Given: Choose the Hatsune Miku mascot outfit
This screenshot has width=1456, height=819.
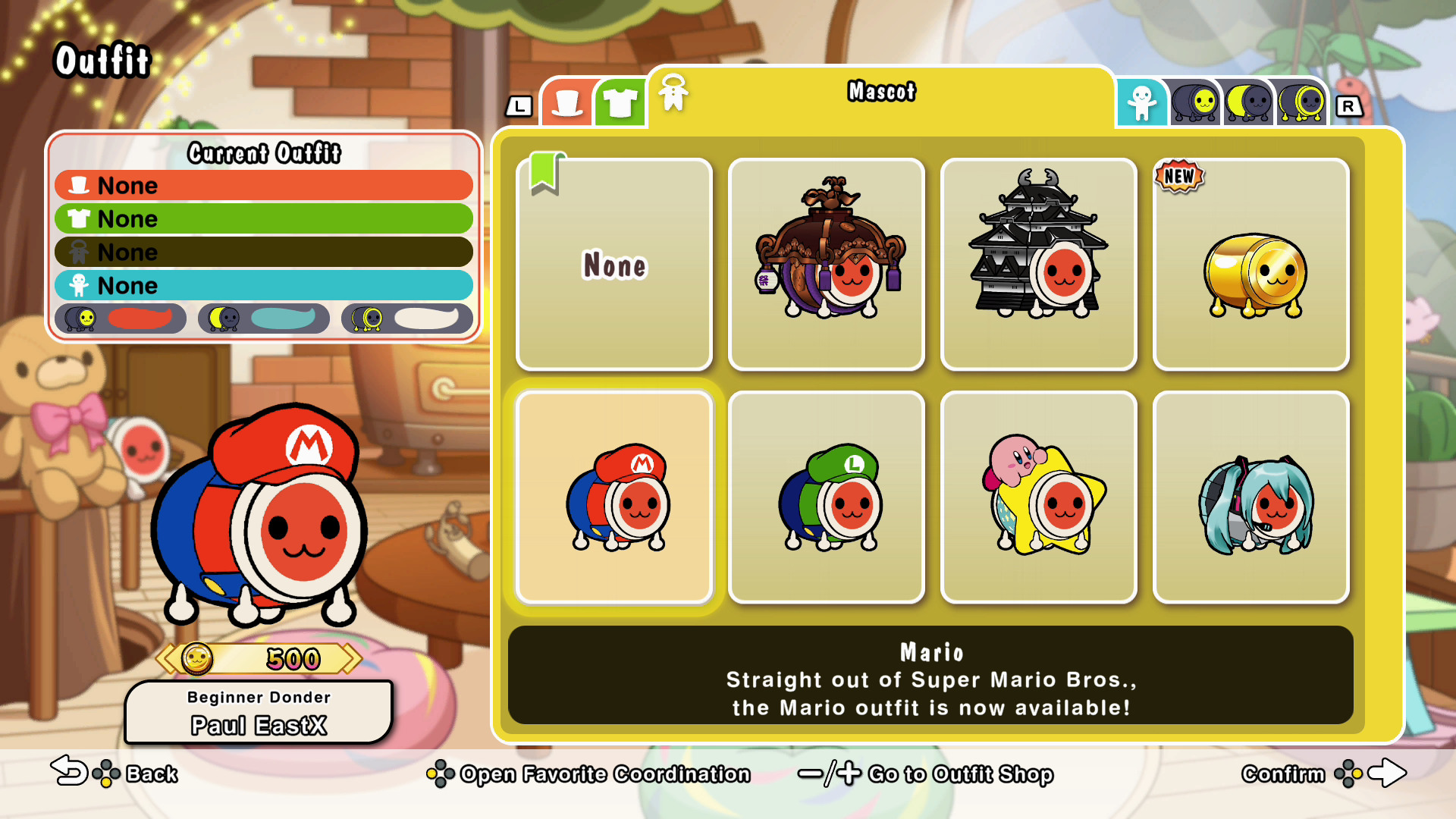Looking at the screenshot, I should (1250, 497).
